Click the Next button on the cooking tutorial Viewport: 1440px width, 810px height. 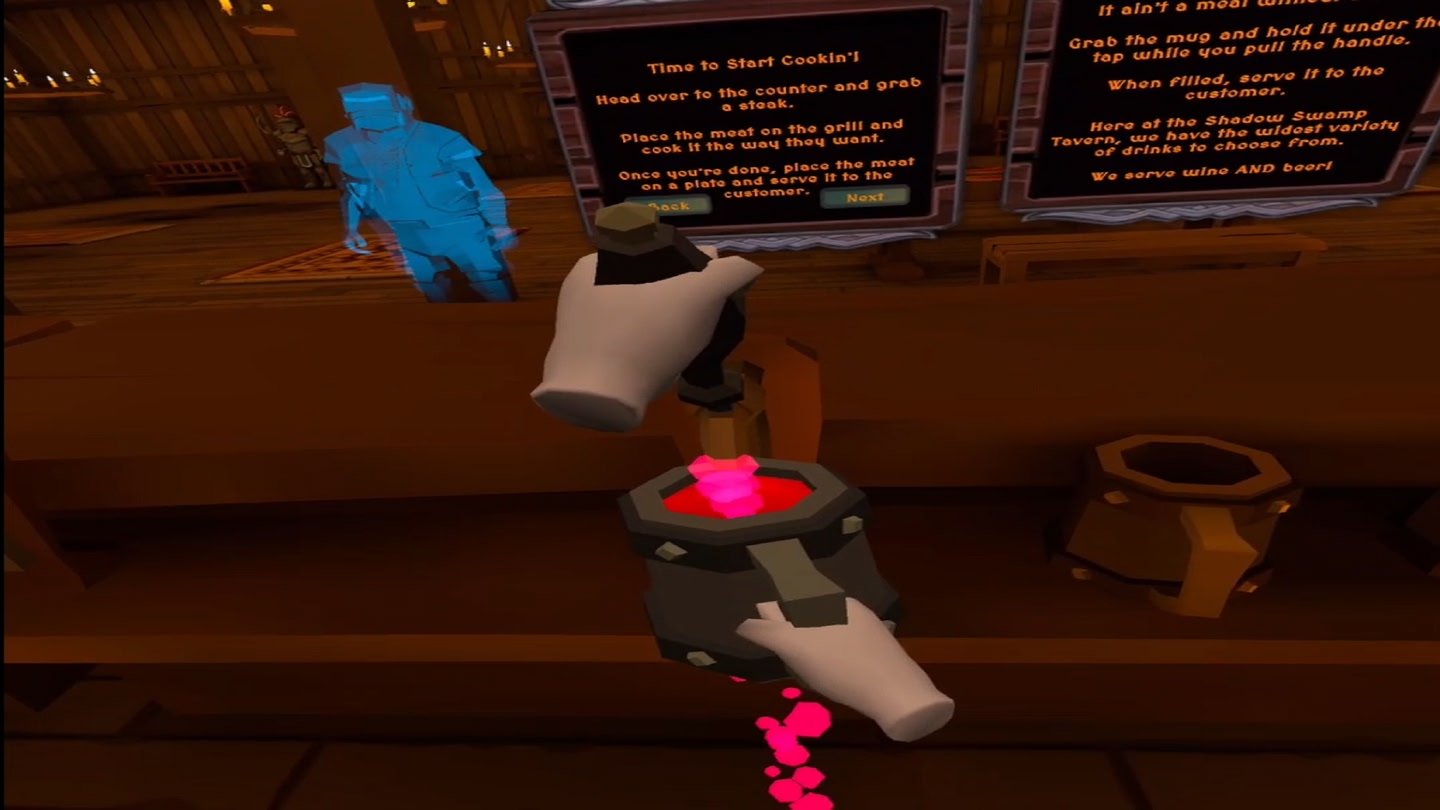863,198
